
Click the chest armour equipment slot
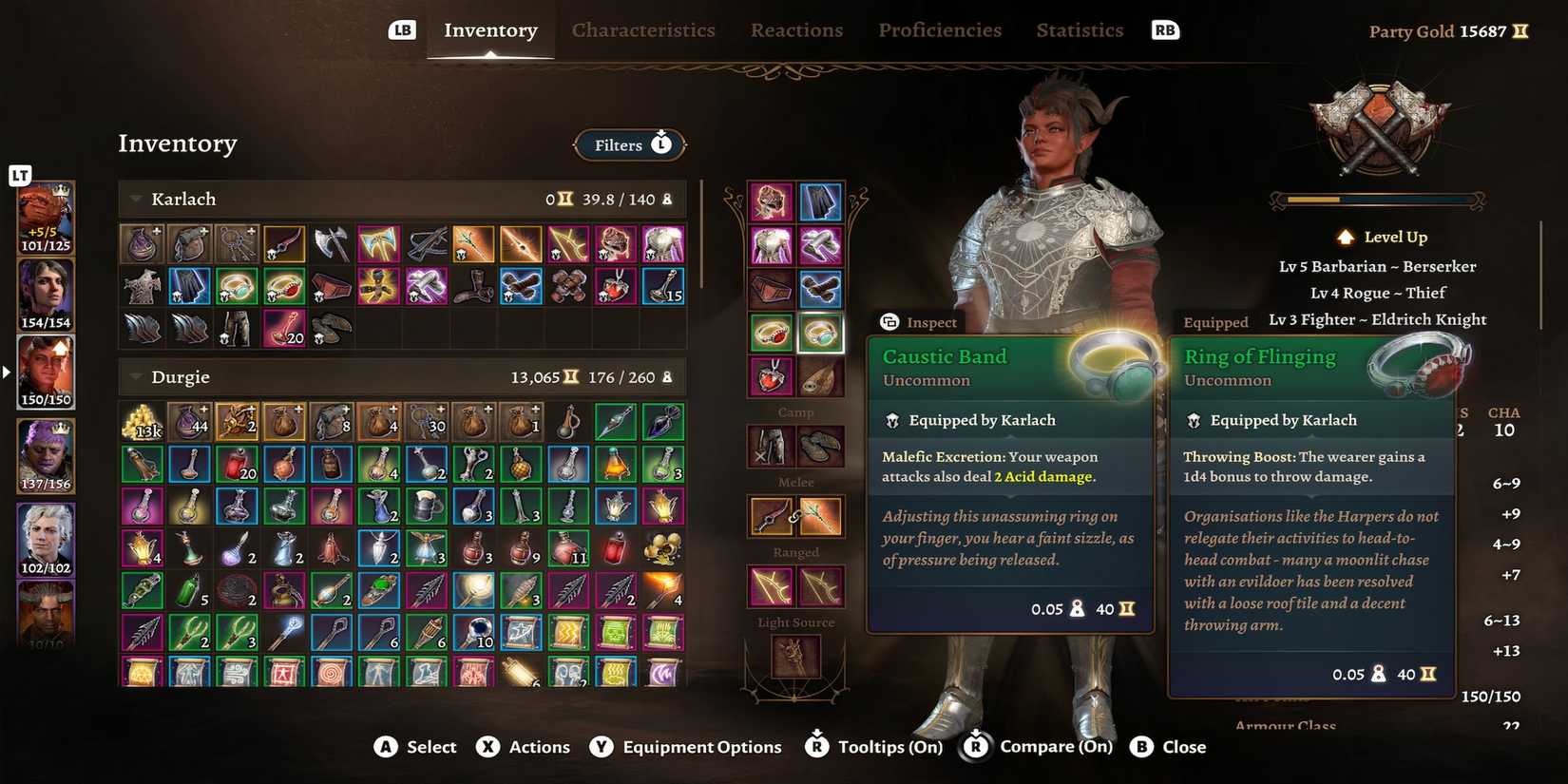click(770, 244)
